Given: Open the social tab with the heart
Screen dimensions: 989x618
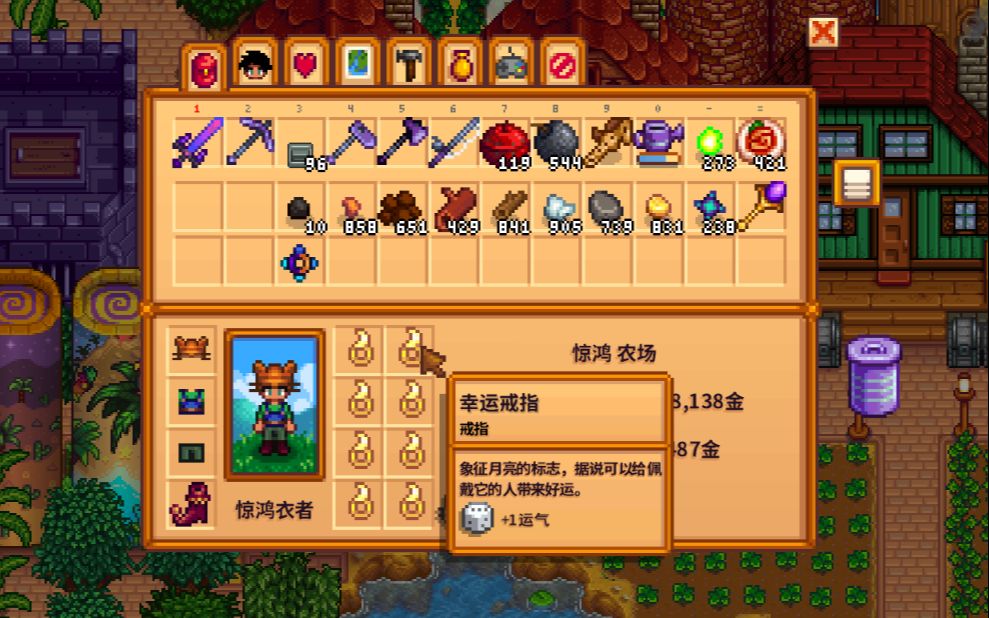Looking at the screenshot, I should 306,65.
